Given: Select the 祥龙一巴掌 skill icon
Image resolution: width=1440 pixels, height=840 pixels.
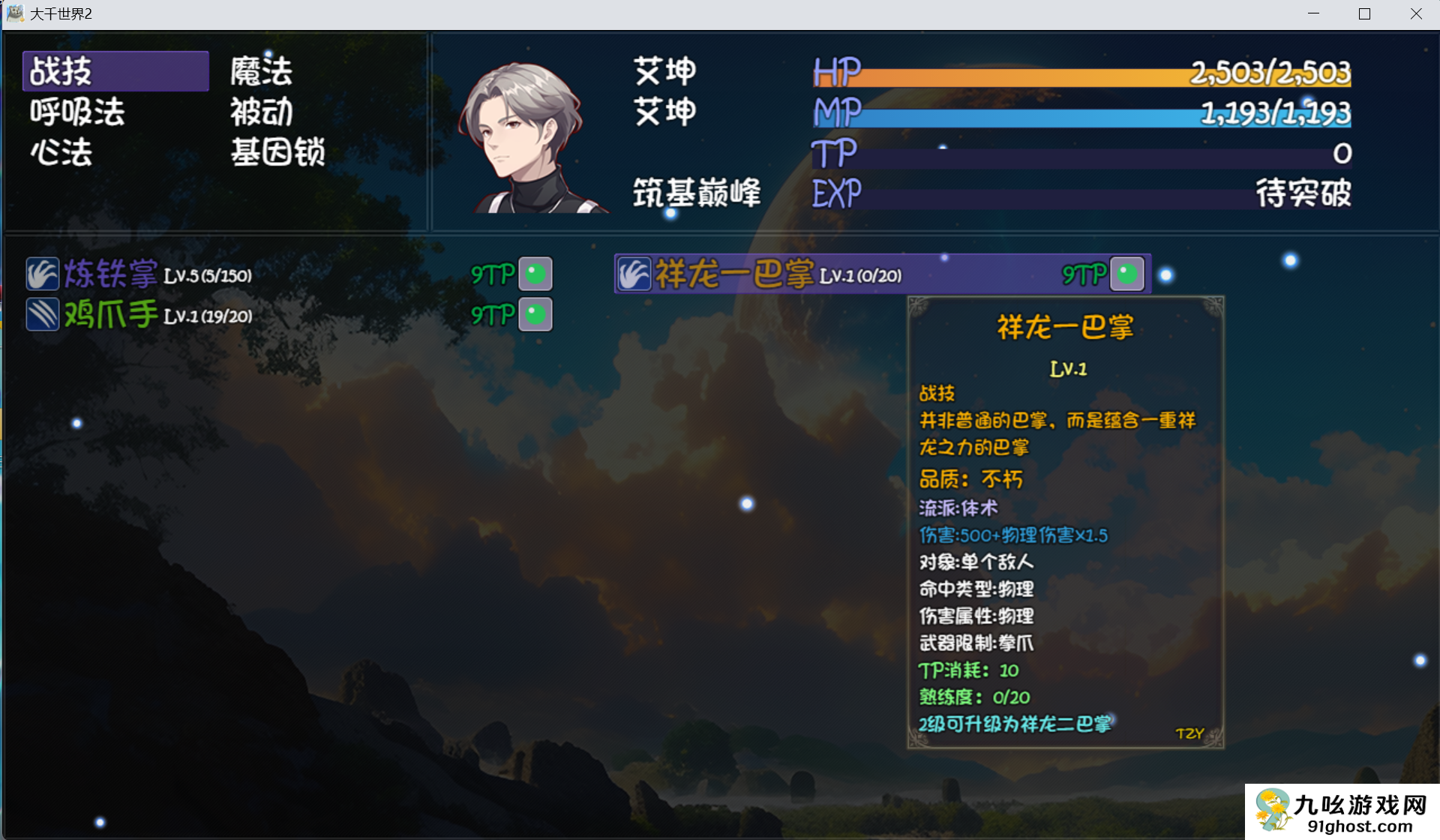Looking at the screenshot, I should [x=634, y=274].
